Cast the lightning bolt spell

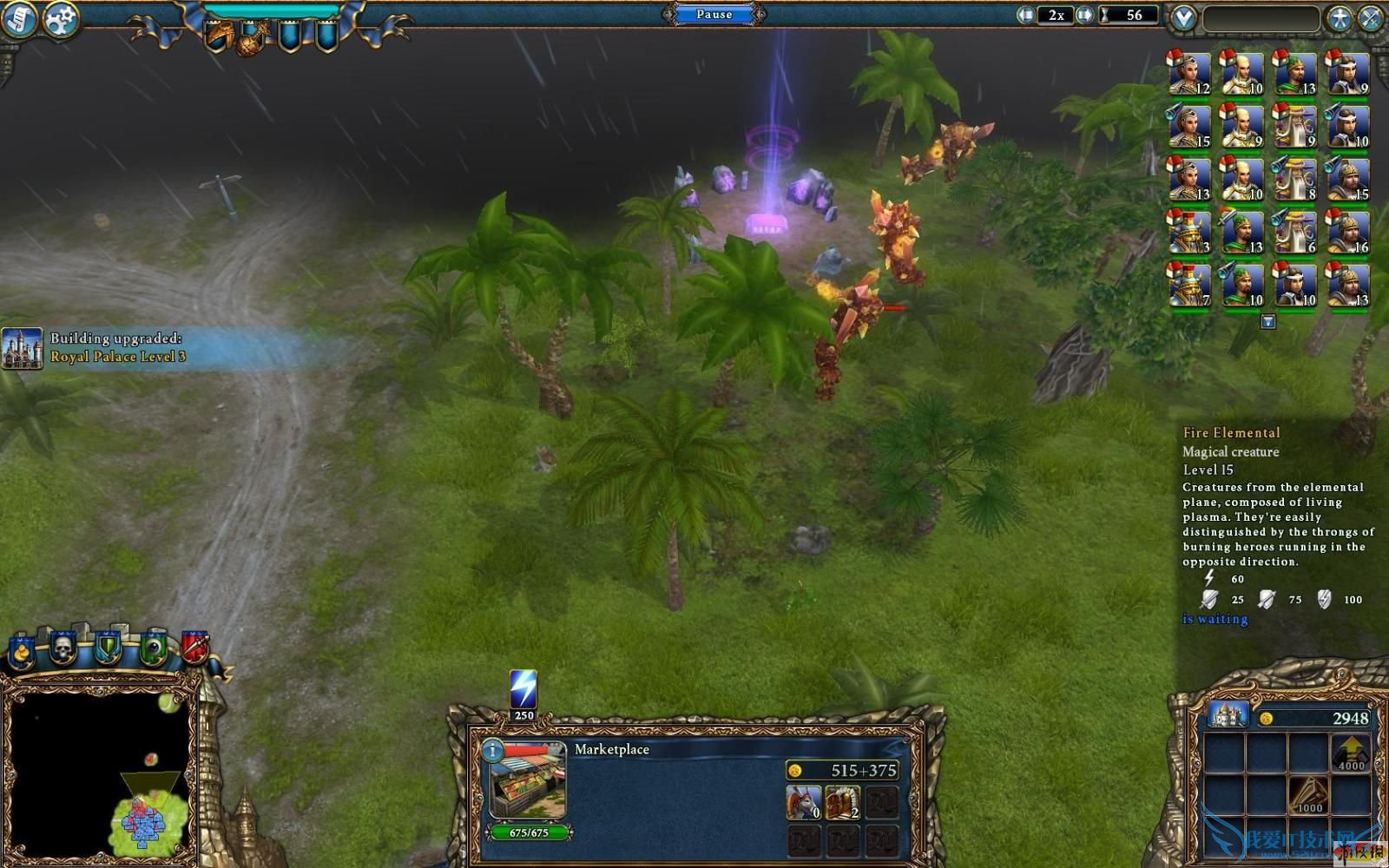tap(523, 691)
